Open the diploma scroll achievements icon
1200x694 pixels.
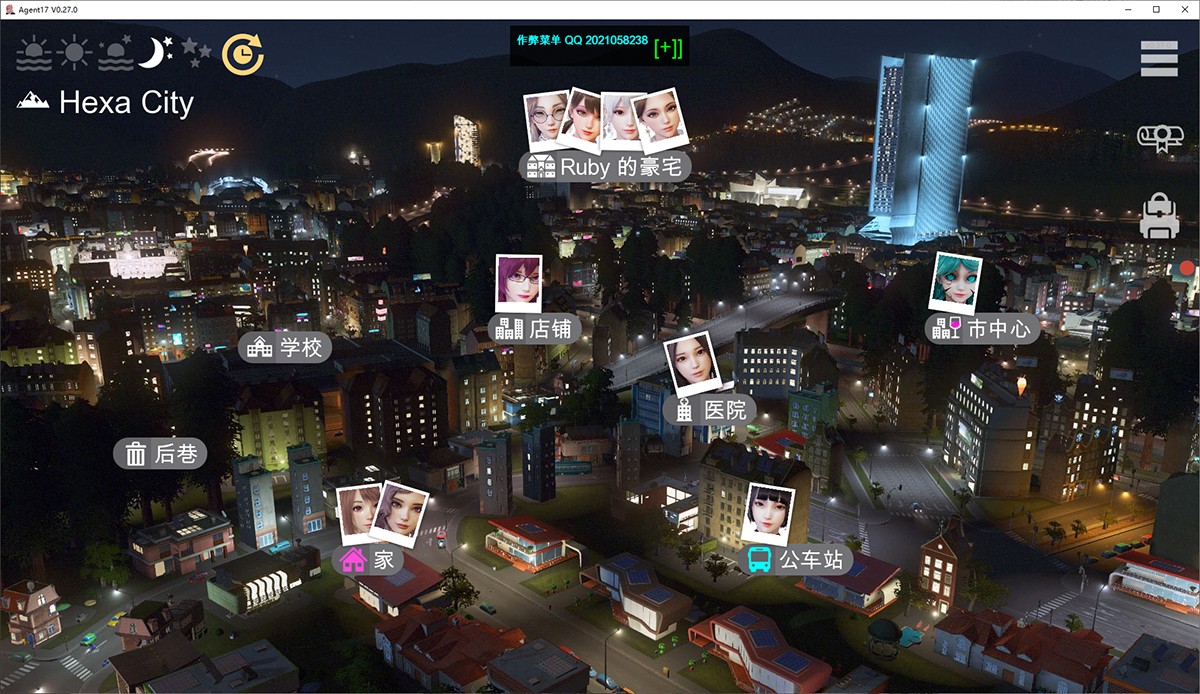click(1160, 138)
